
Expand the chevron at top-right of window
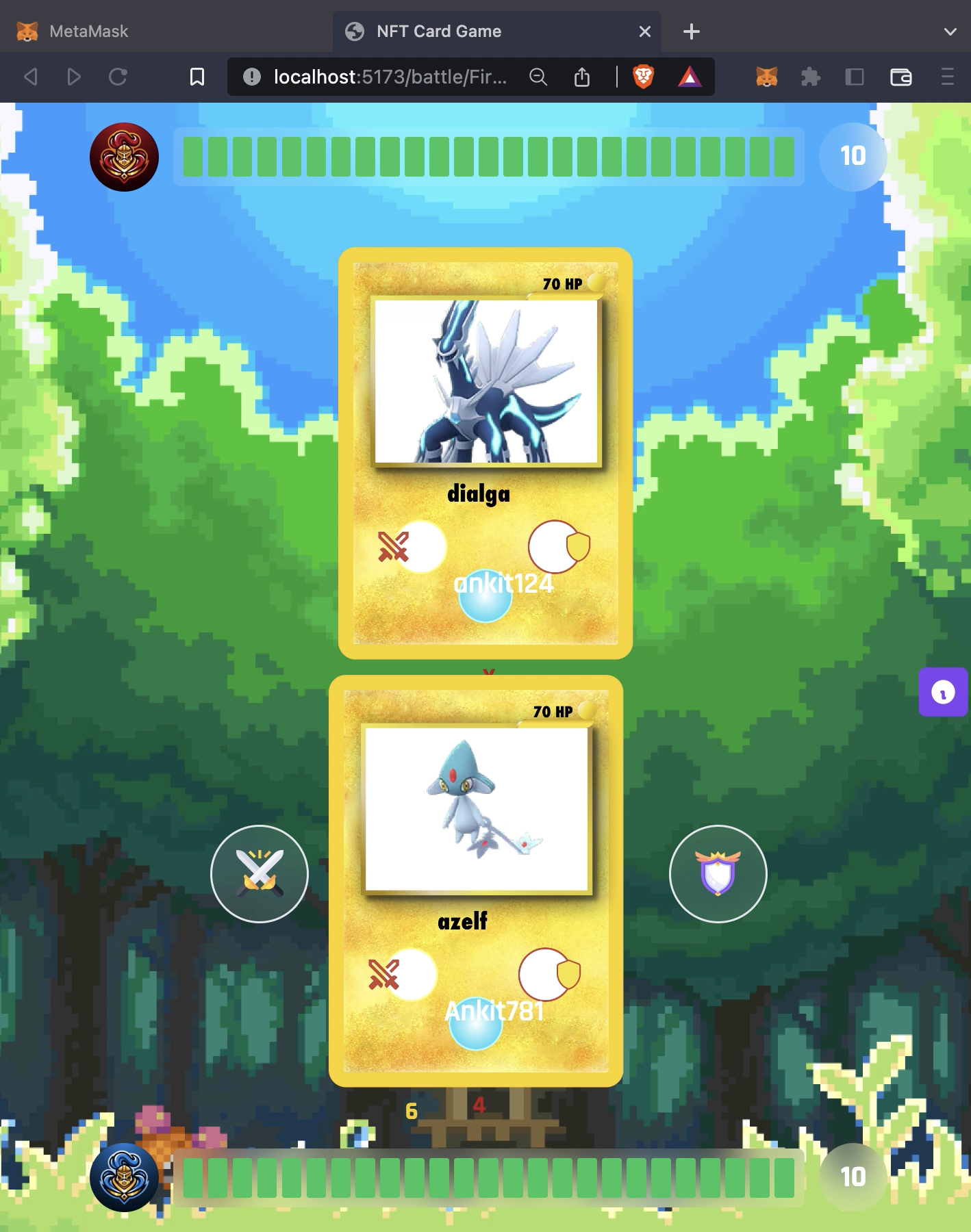pos(949,31)
